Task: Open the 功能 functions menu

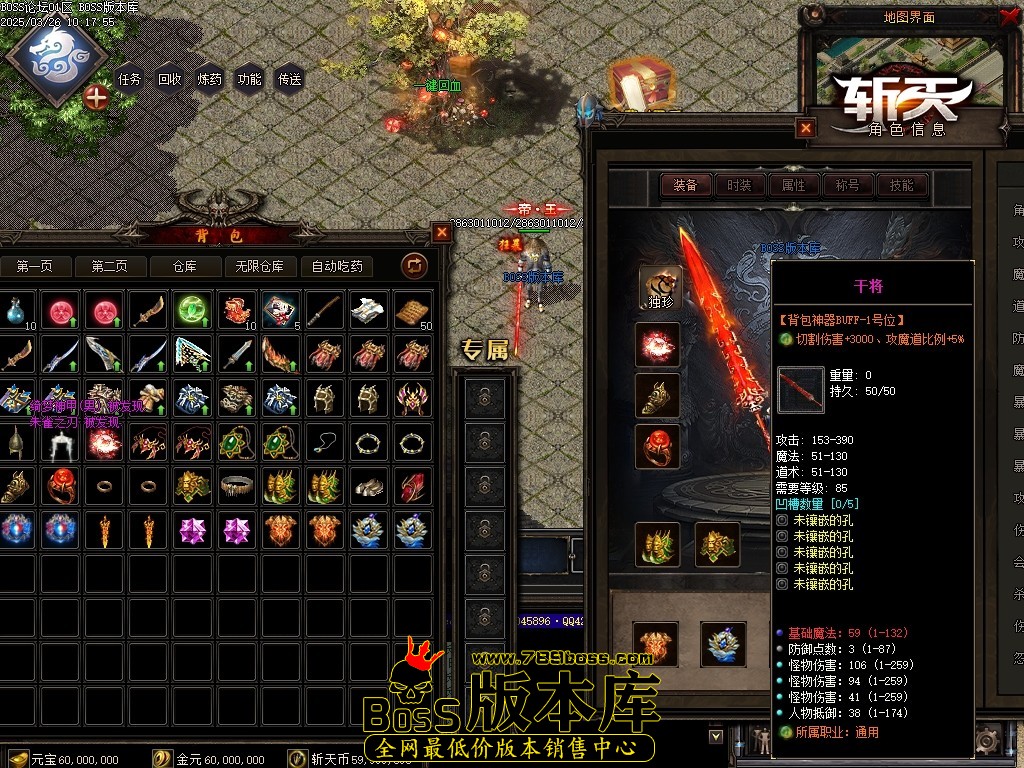Action: point(249,79)
